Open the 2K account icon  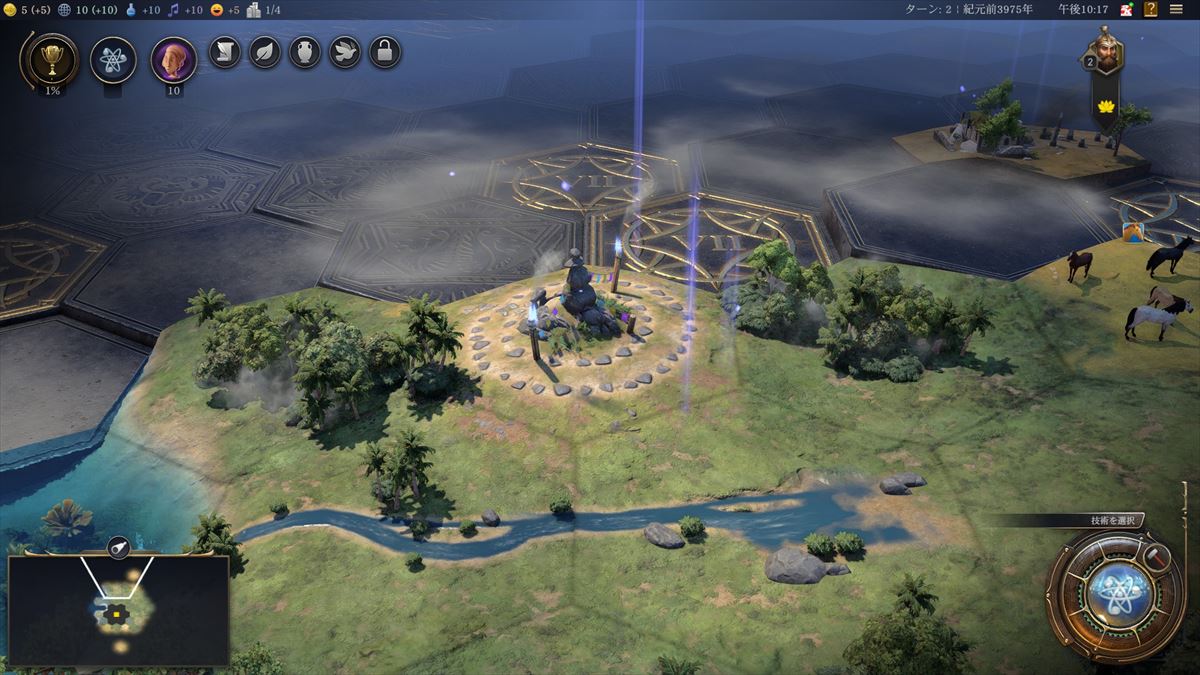1126,9
